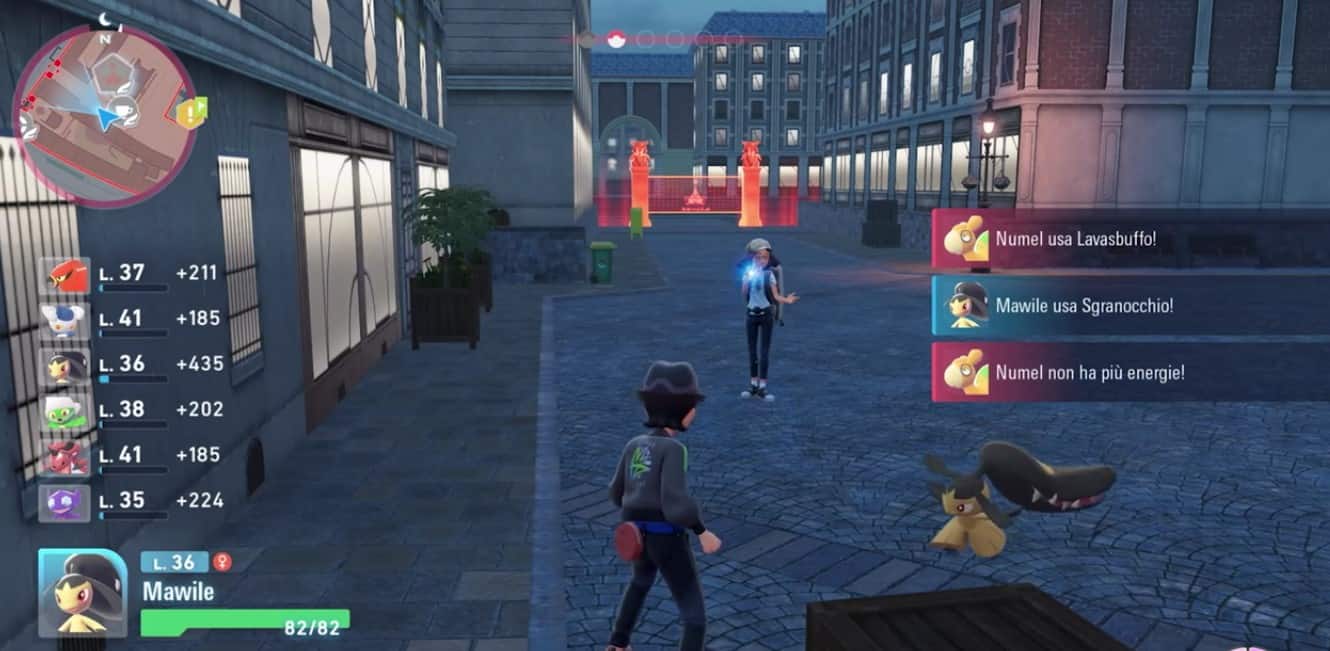Click the coffee cup café marker on minimap
This screenshot has width=1330, height=651.
click(124, 110)
